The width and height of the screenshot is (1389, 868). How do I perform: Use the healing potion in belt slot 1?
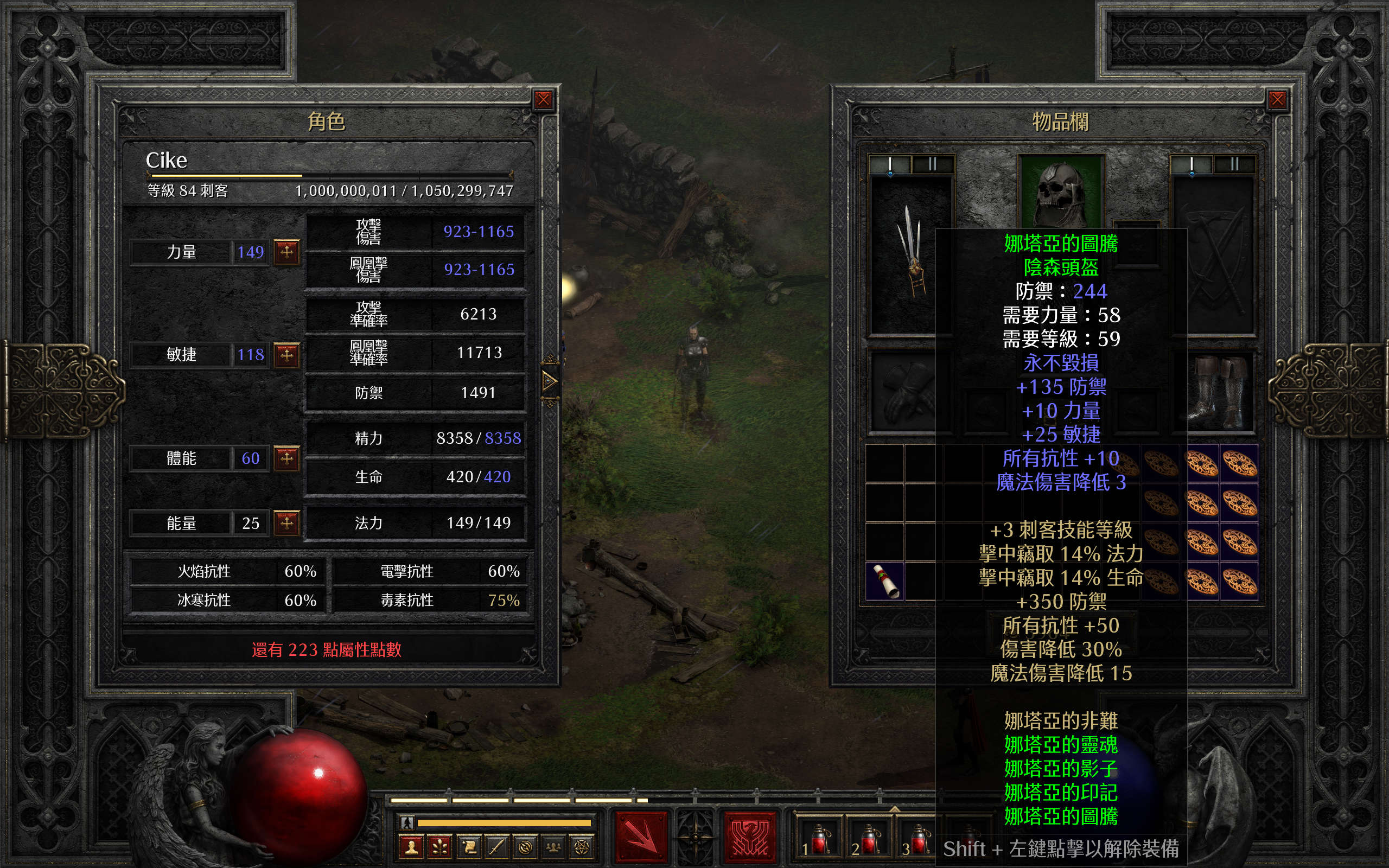pyautogui.click(x=818, y=839)
